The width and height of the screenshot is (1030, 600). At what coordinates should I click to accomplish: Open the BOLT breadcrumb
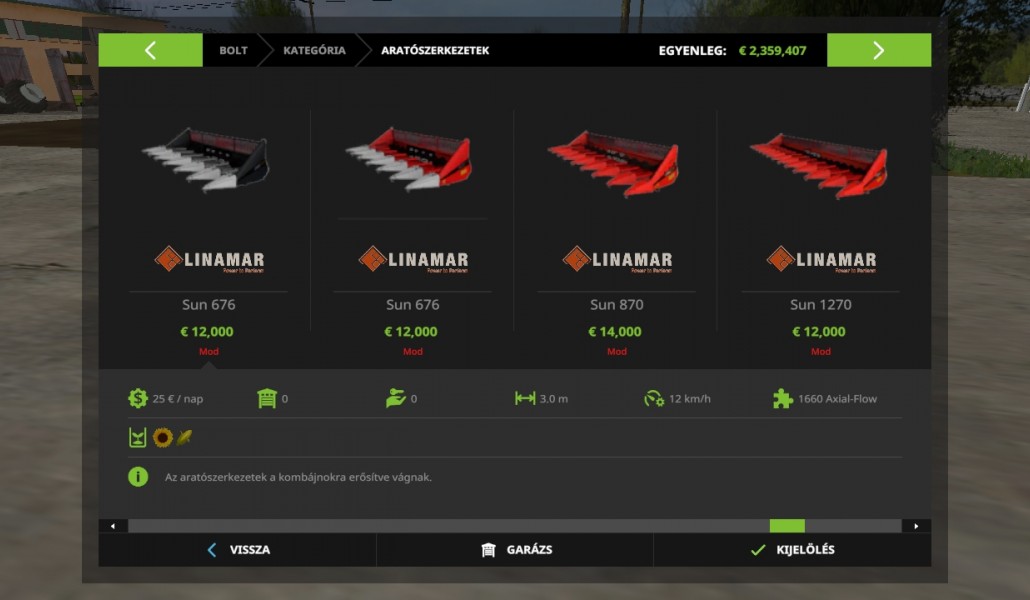pyautogui.click(x=233, y=51)
